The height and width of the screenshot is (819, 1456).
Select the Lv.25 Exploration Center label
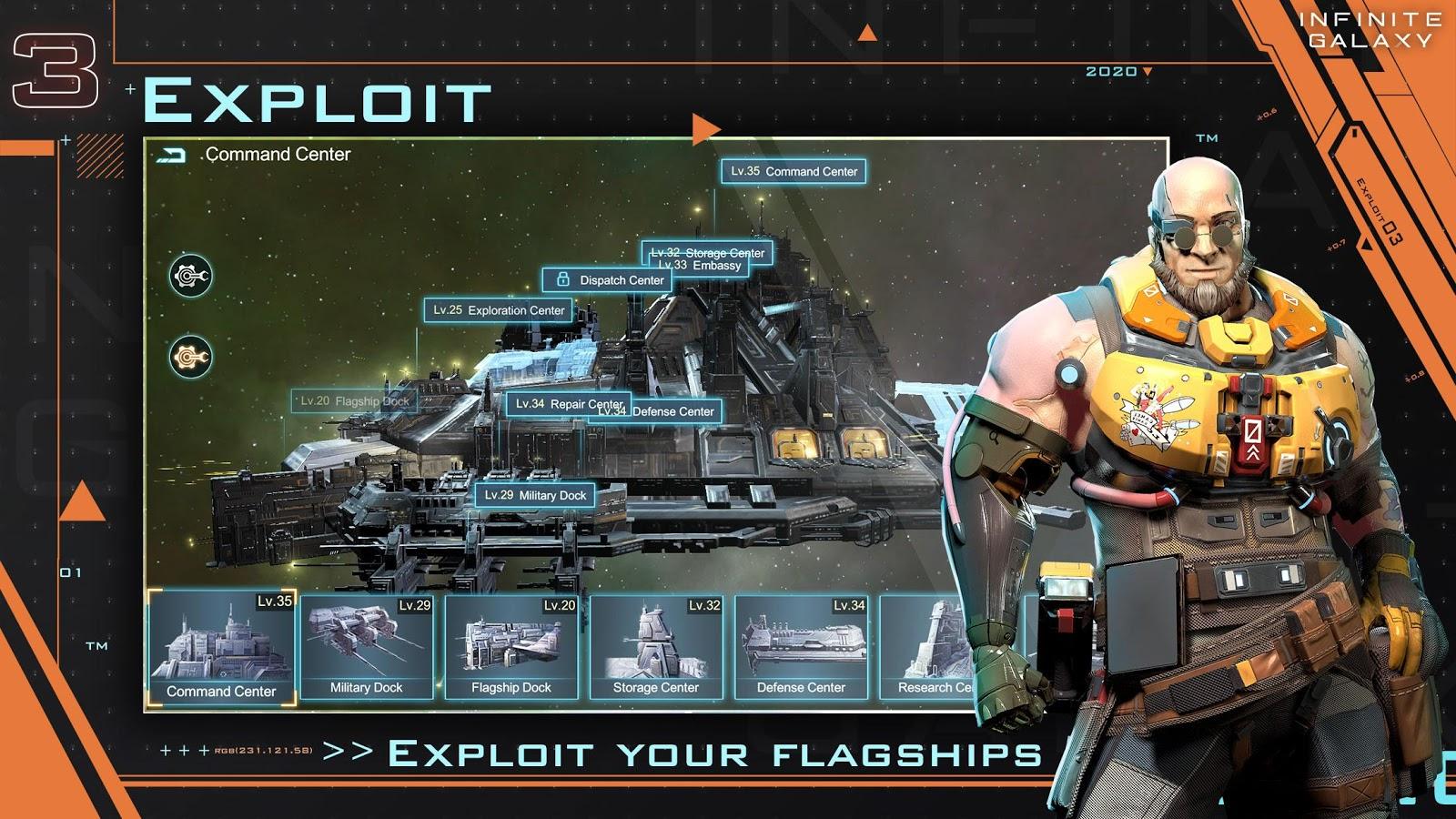pyautogui.click(x=499, y=310)
